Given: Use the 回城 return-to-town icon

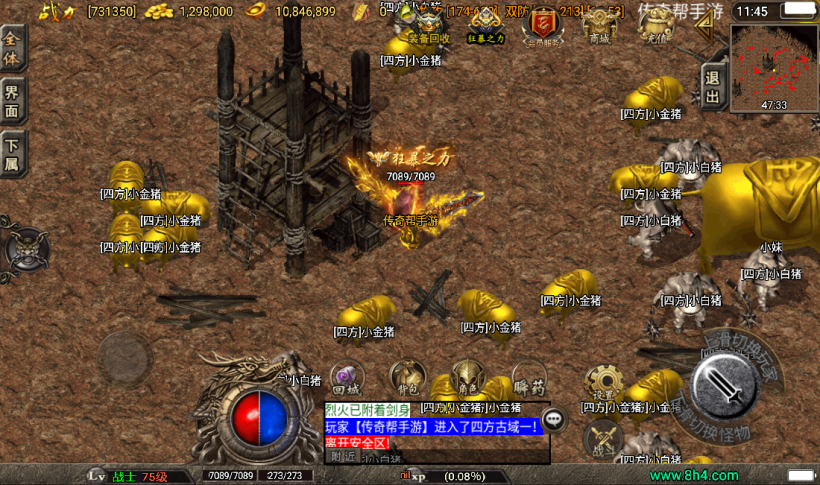Looking at the screenshot, I should tap(346, 378).
